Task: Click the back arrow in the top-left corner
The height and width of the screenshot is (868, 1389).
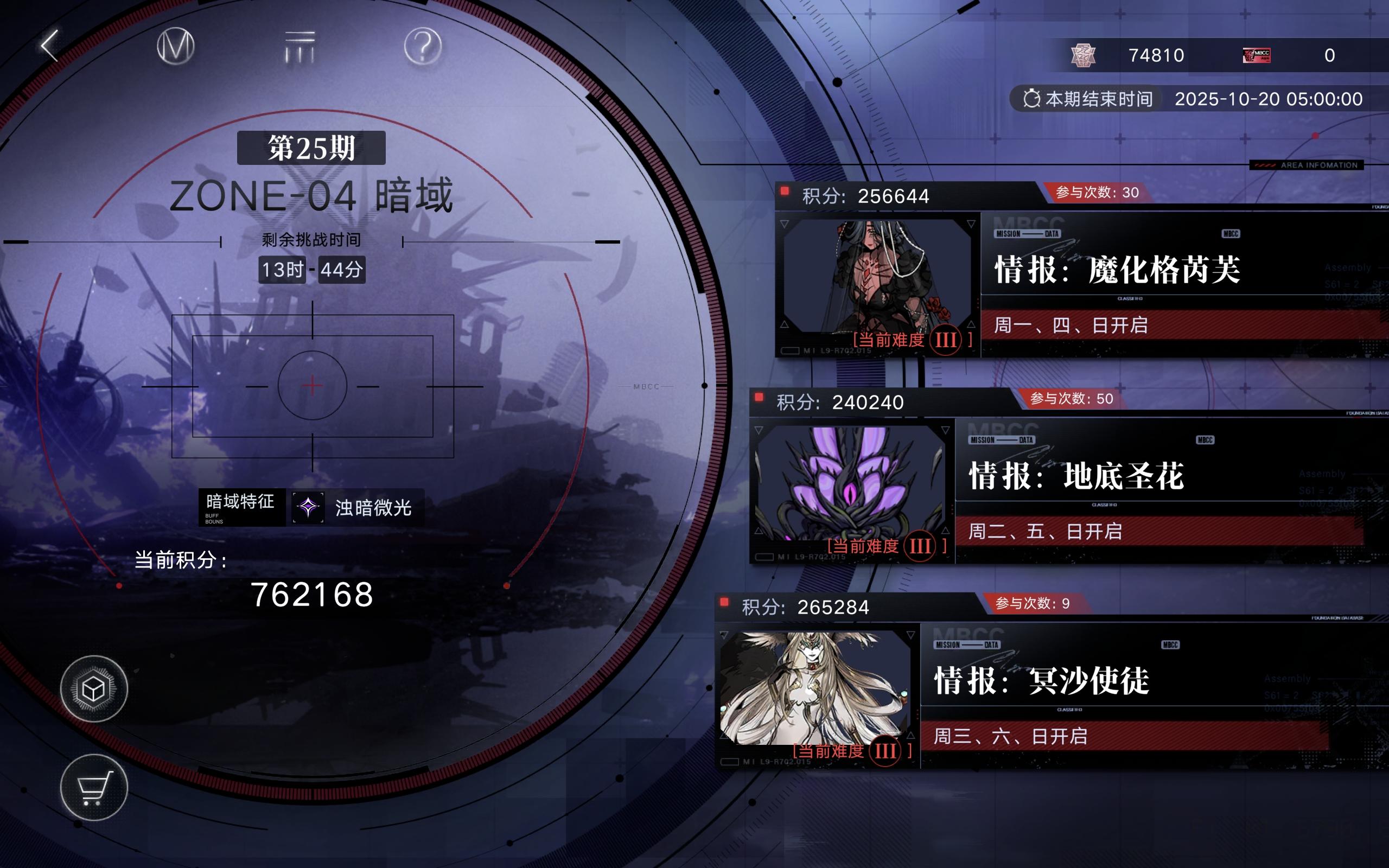Action: click(49, 47)
